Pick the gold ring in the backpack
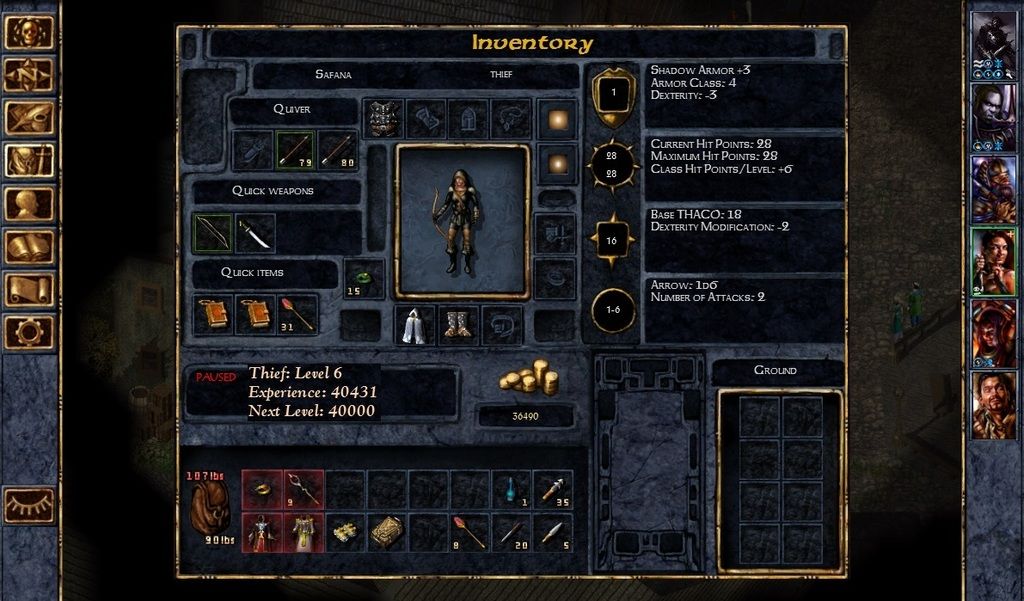The height and width of the screenshot is (601, 1024). (262, 488)
